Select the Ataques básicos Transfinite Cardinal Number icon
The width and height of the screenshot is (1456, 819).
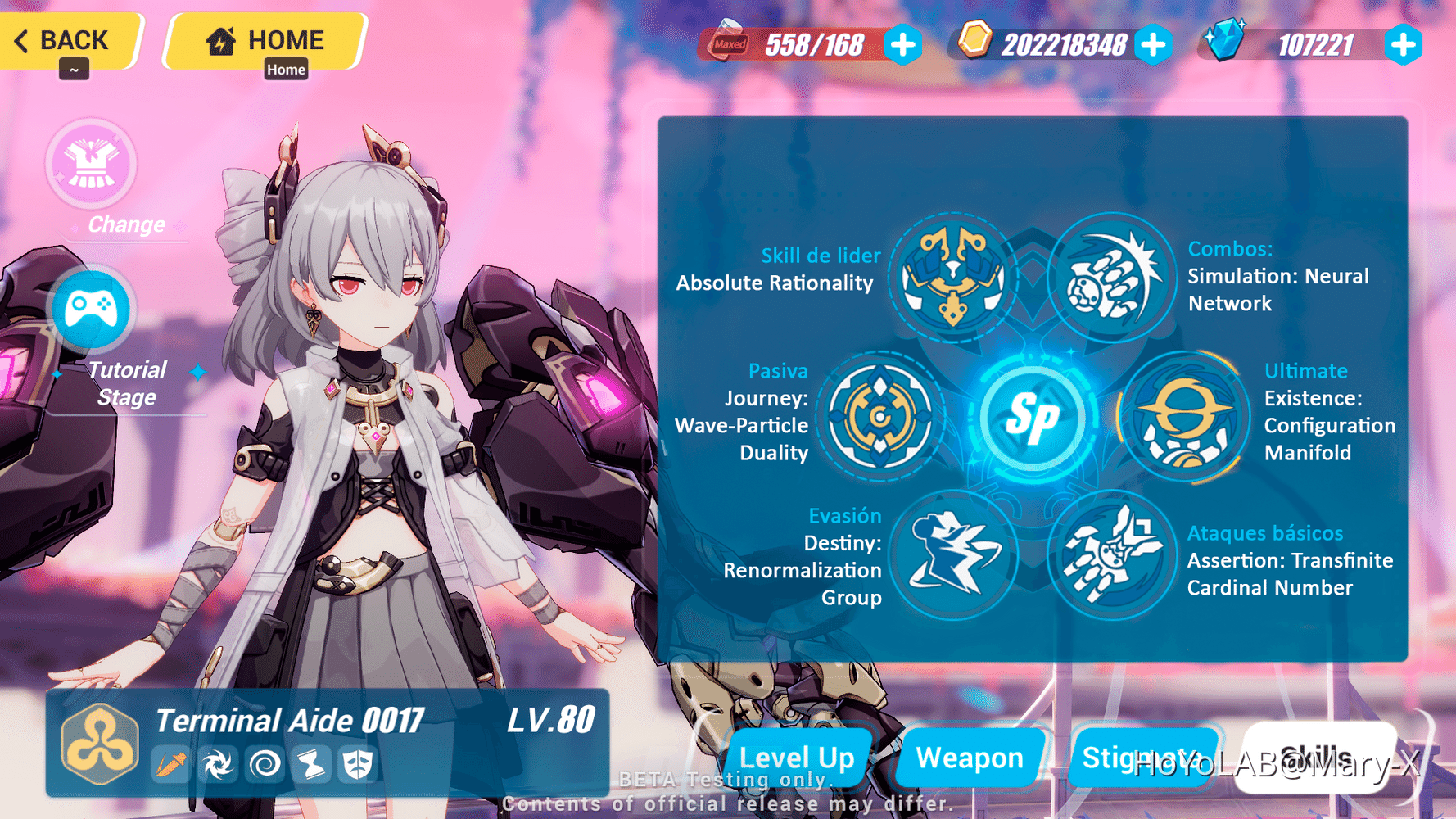click(x=1114, y=555)
